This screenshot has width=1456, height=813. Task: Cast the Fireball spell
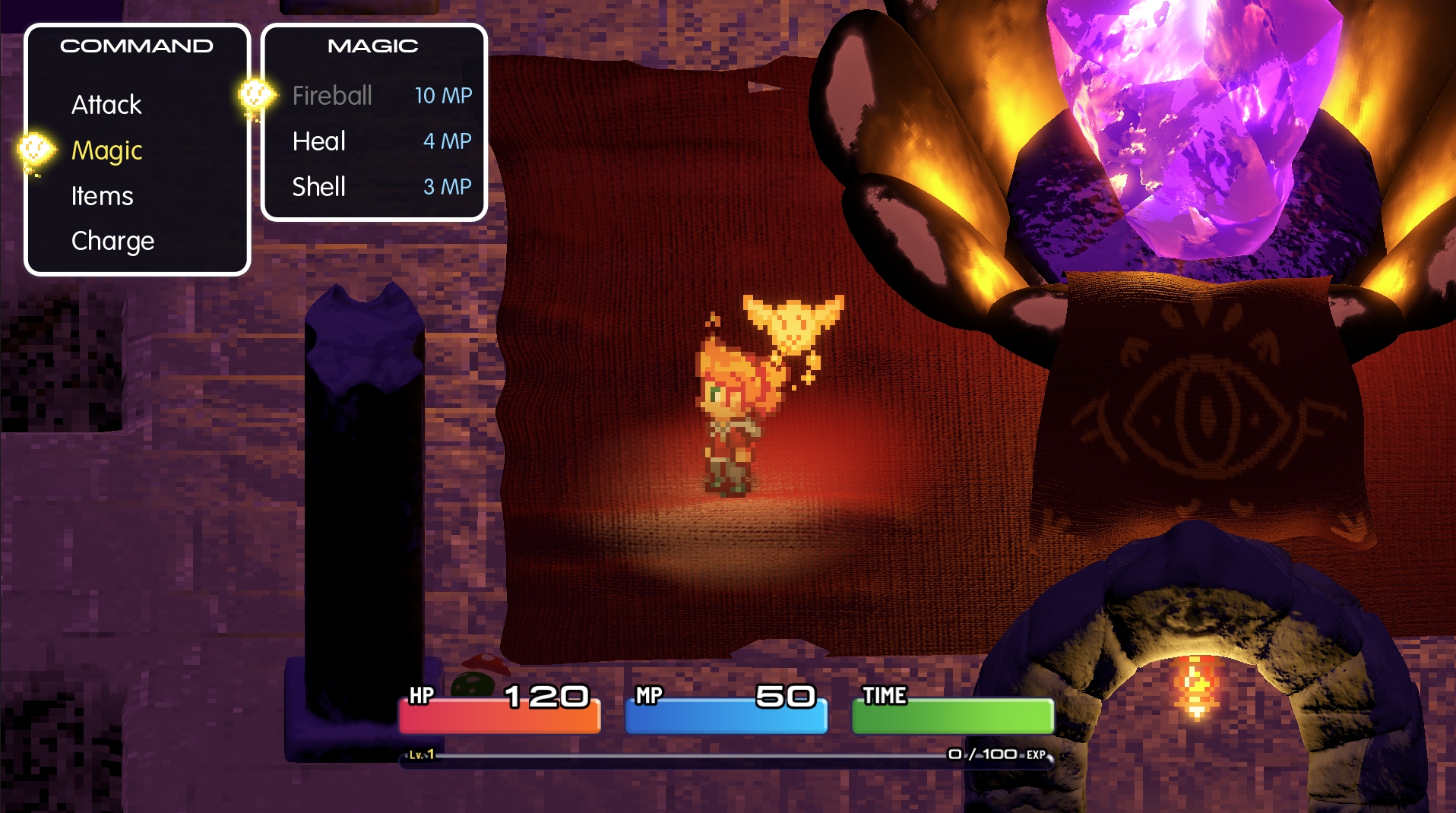(x=333, y=96)
